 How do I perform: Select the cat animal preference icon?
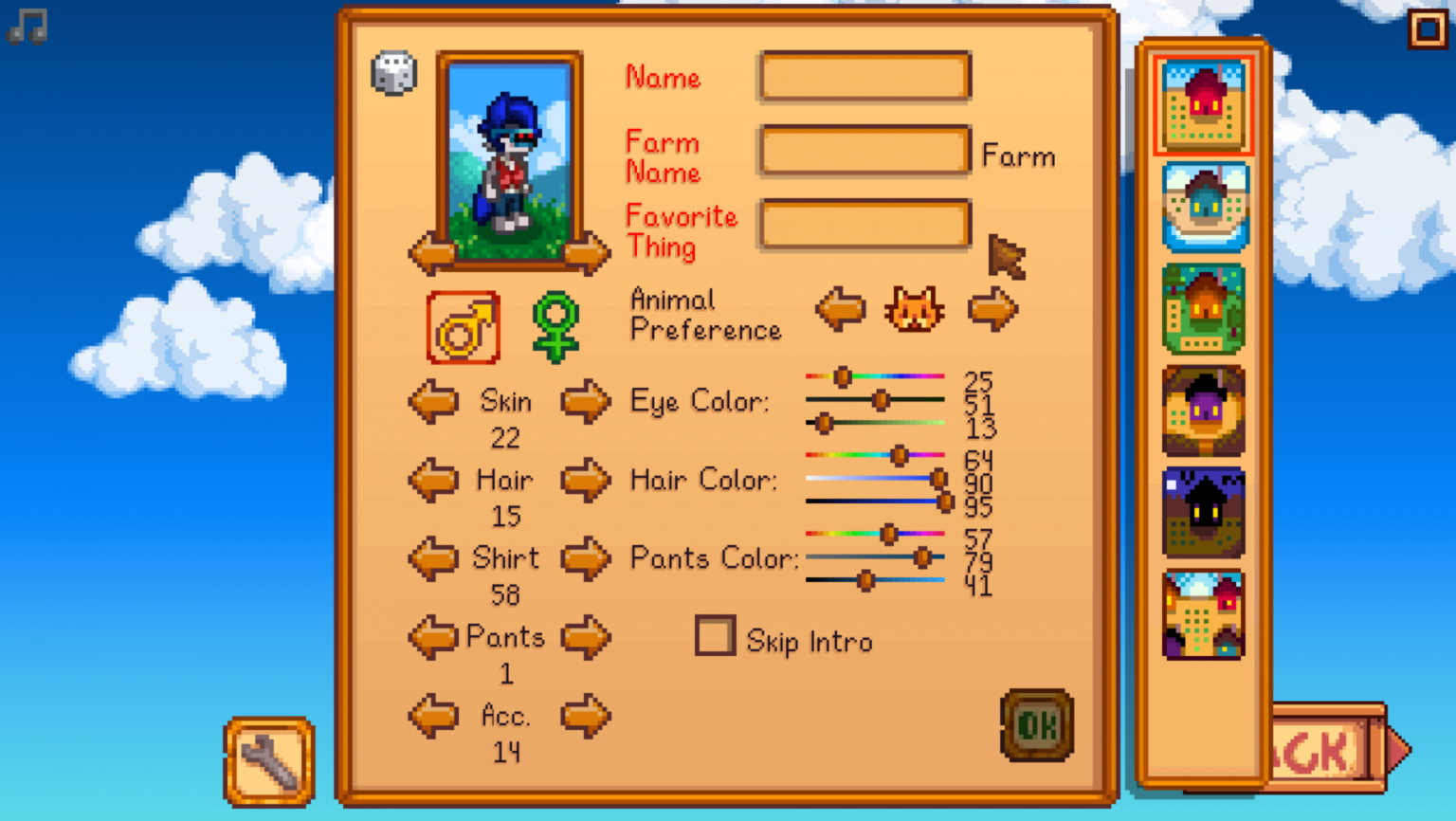[916, 308]
